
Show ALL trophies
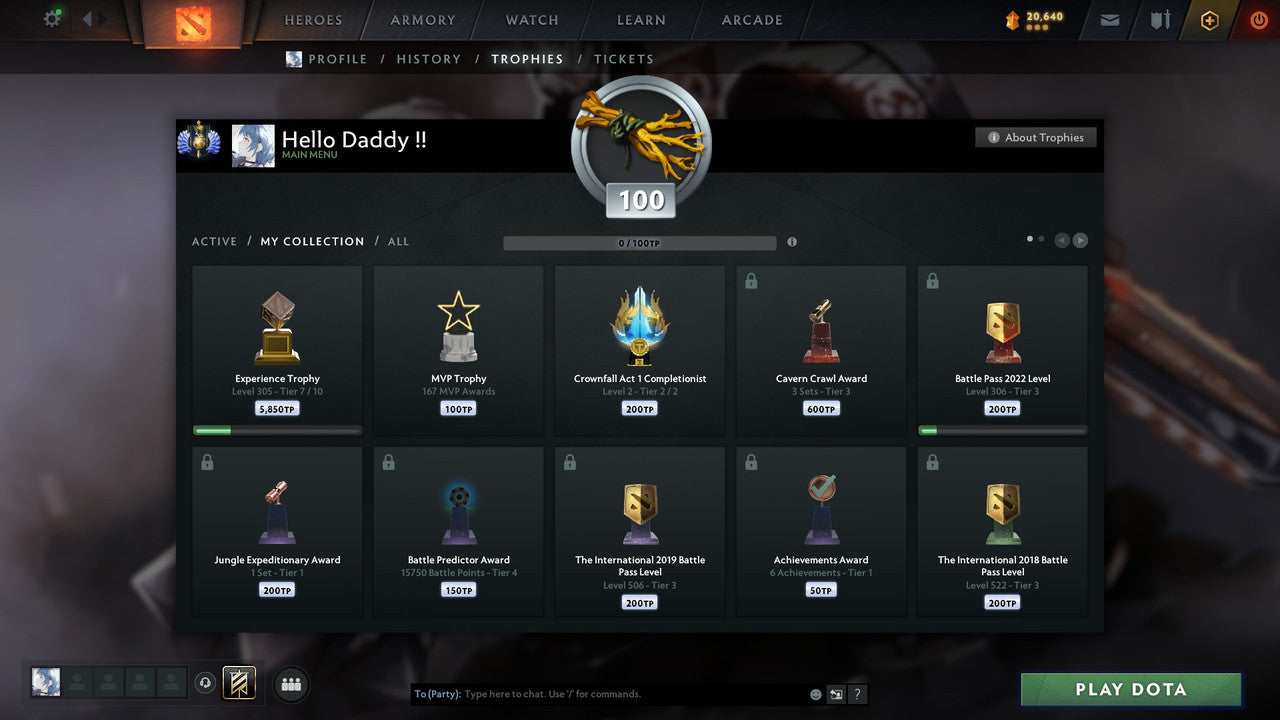coord(397,241)
